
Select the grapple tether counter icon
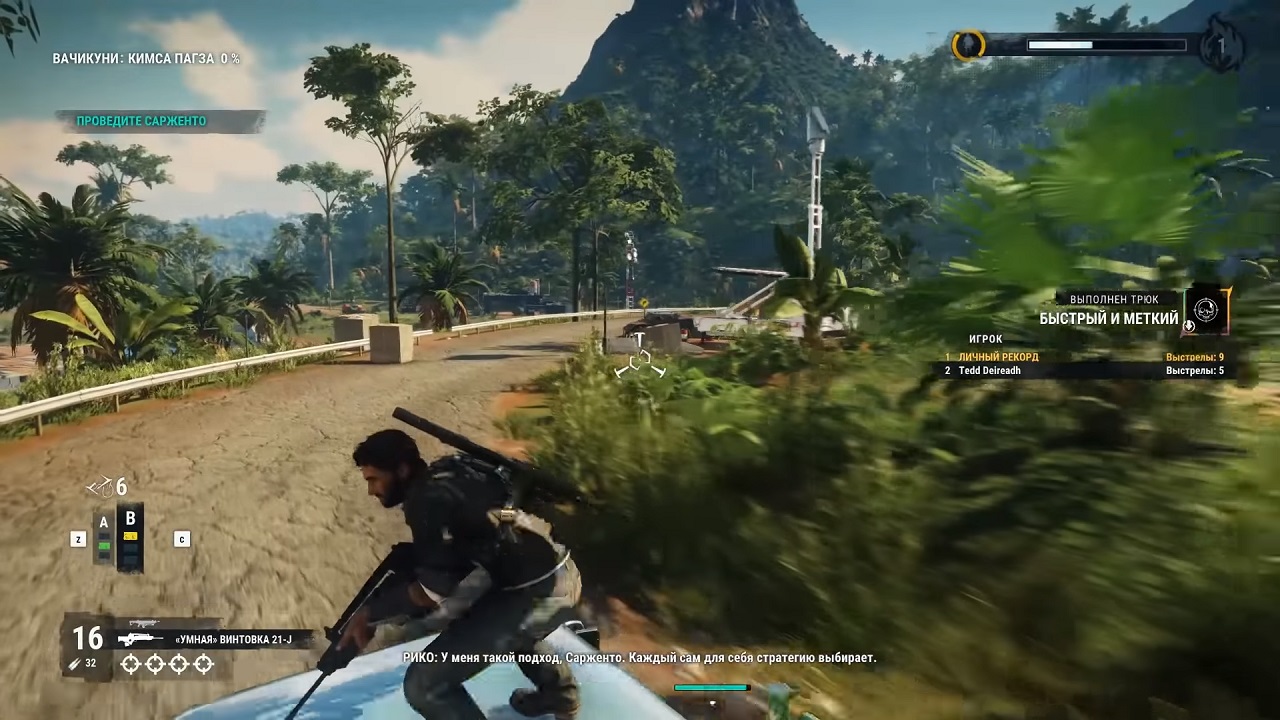click(x=100, y=487)
